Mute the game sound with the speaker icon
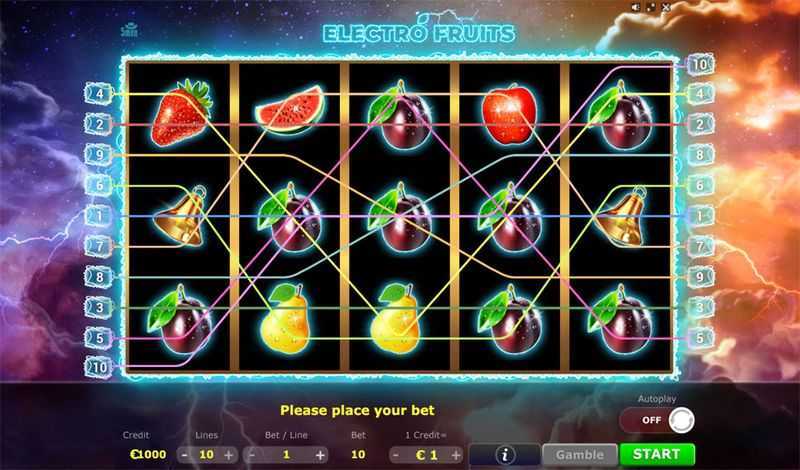The height and width of the screenshot is (470, 800). pos(633,7)
